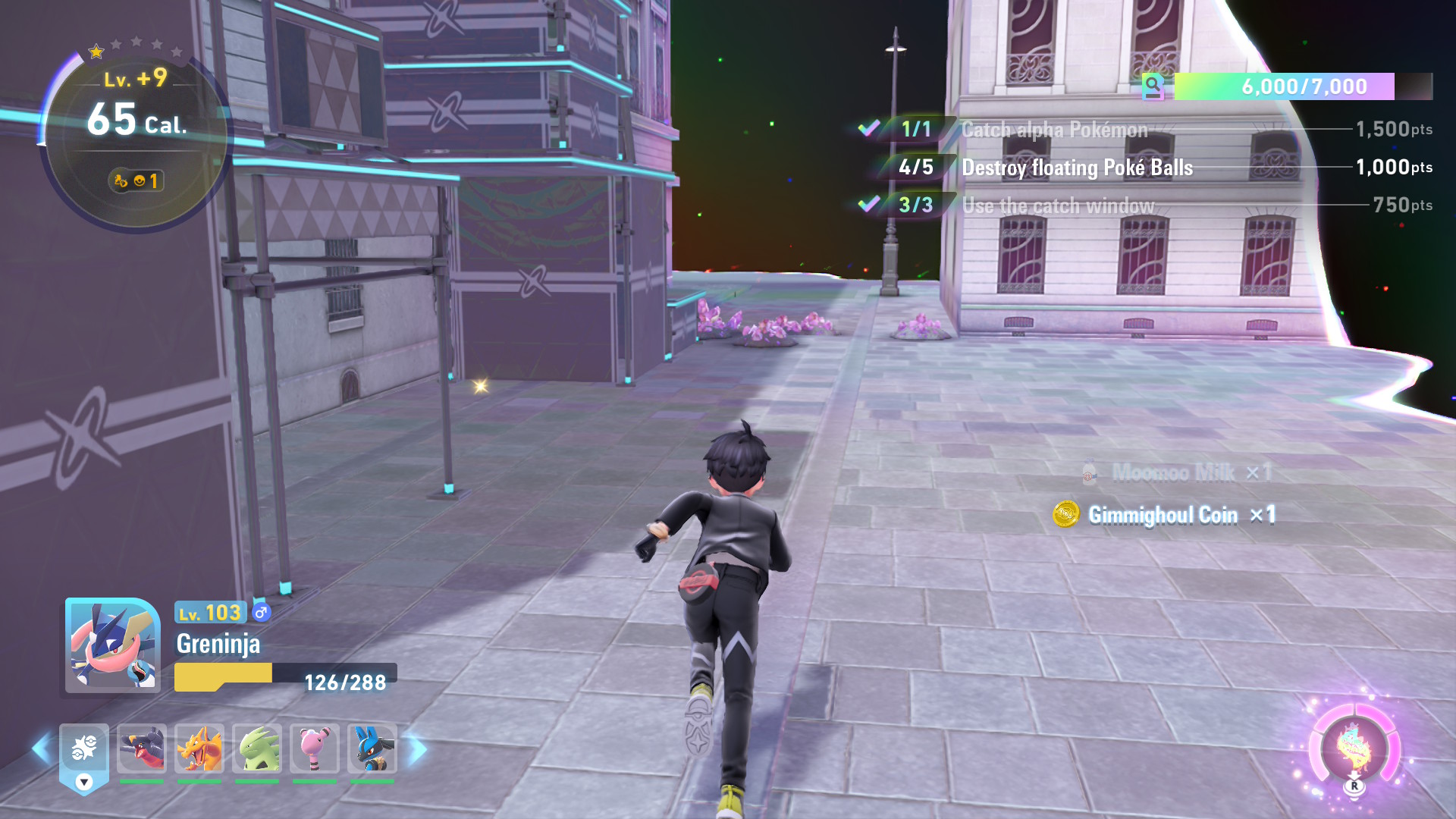
Task: Choose Tyranitar from the party slots
Action: (257, 748)
